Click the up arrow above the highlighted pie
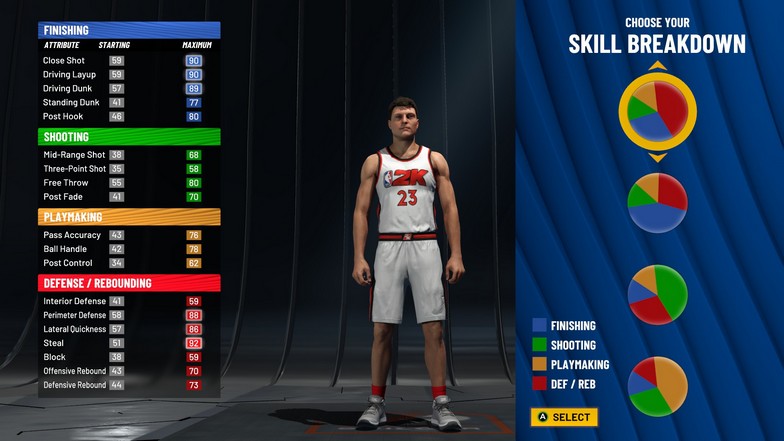This screenshot has height=441, width=784. pyautogui.click(x=657, y=66)
